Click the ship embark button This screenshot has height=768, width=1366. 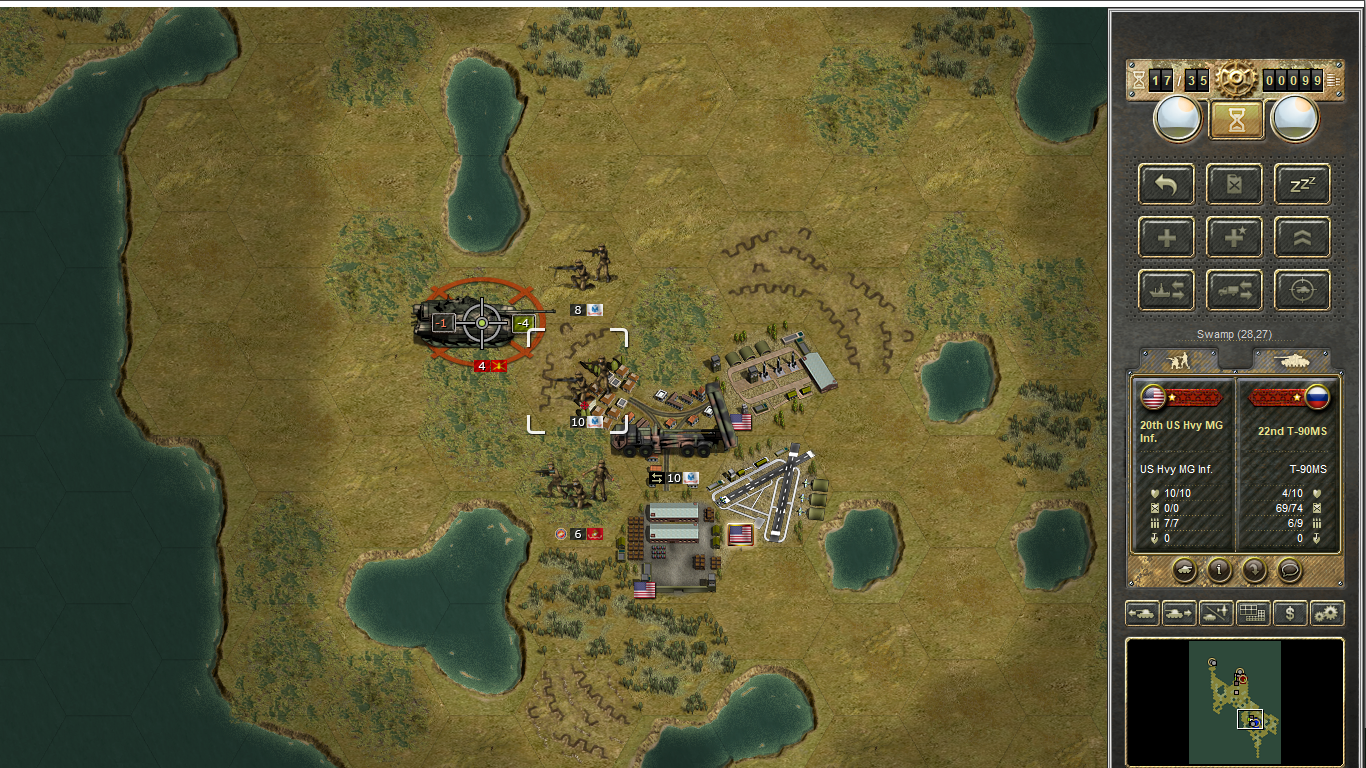click(x=1166, y=291)
